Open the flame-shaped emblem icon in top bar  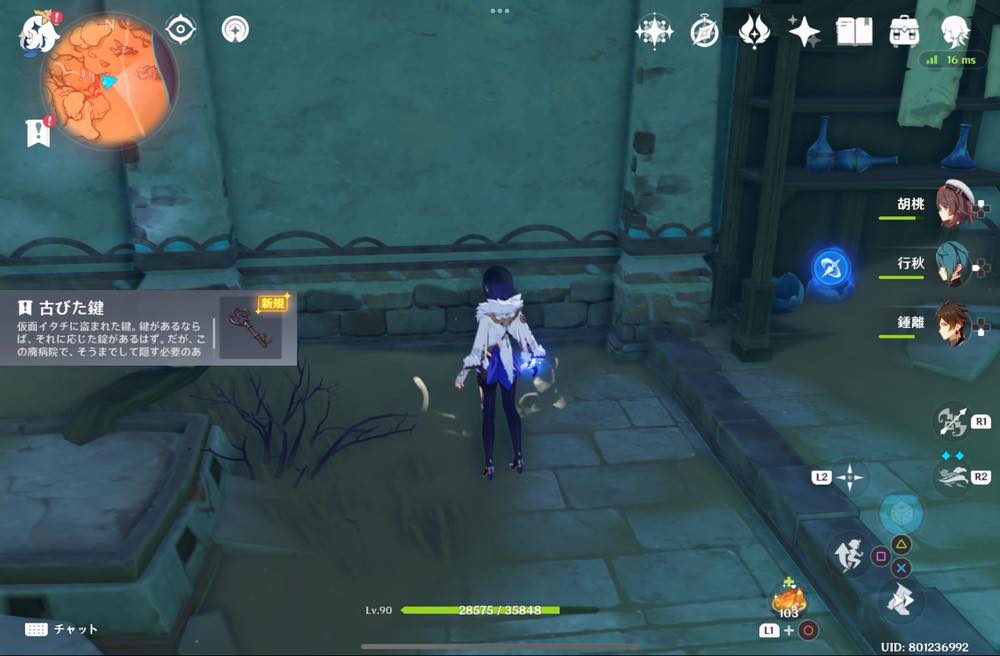pos(753,32)
